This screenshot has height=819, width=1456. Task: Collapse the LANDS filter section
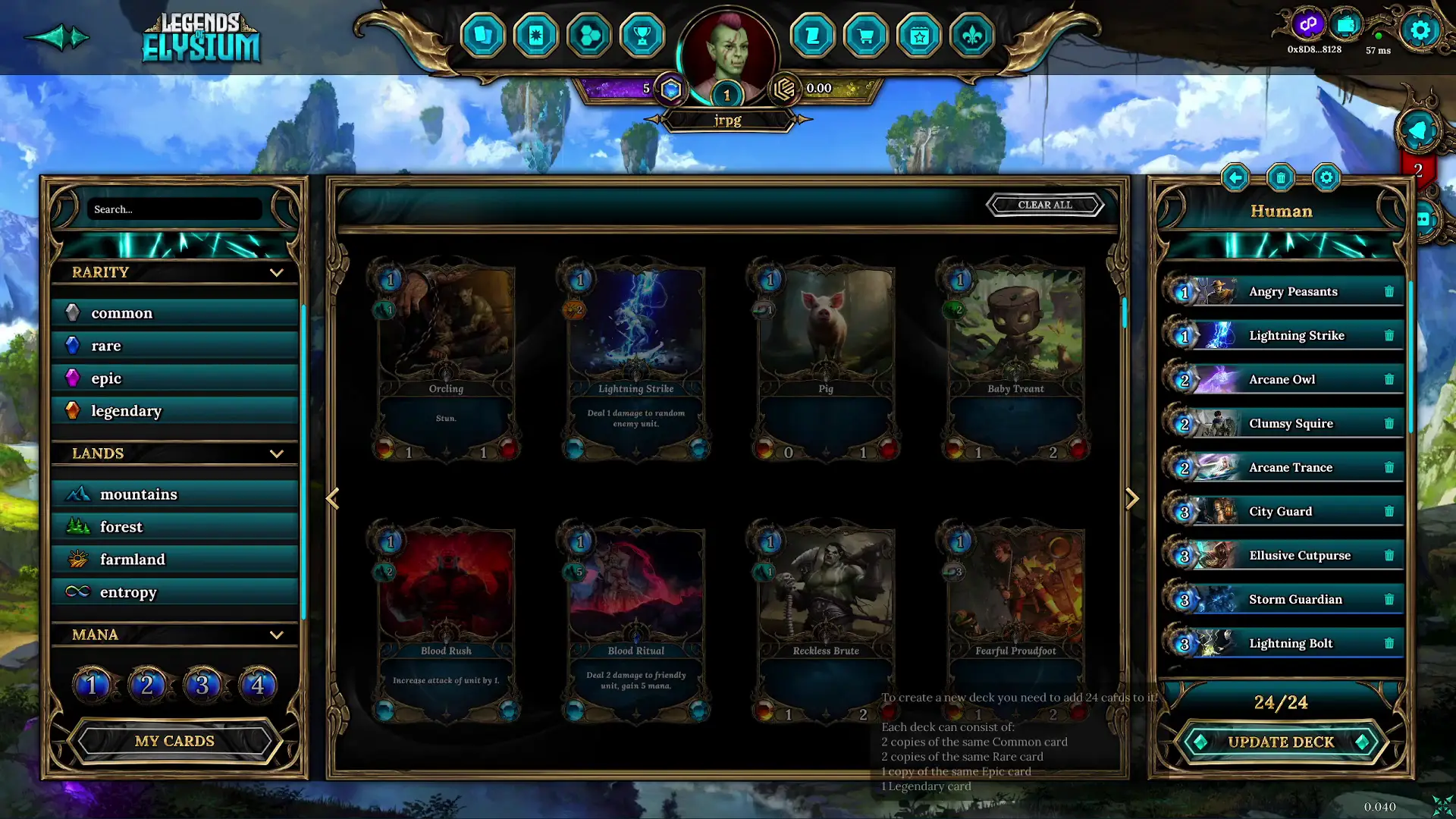[x=276, y=453]
